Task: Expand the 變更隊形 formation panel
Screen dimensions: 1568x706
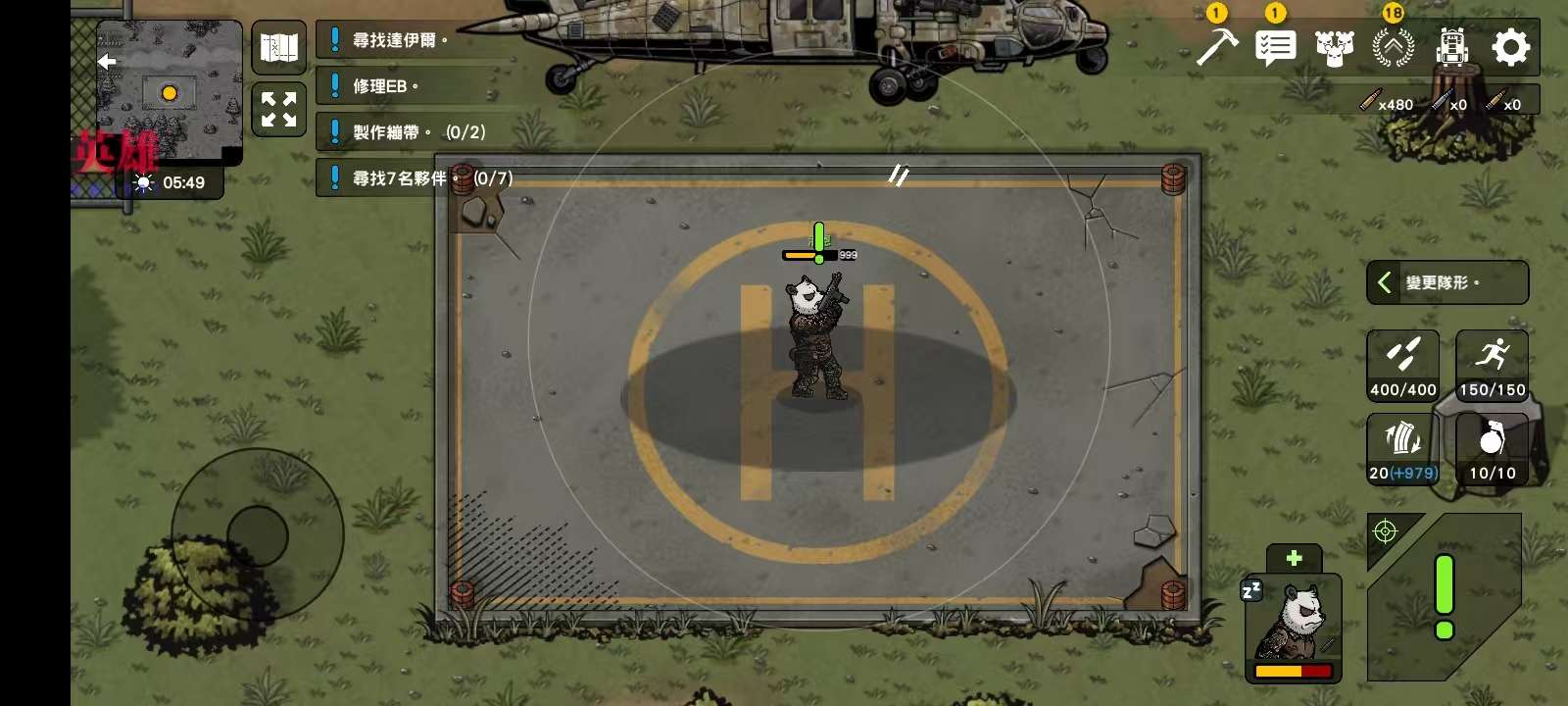Action: click(x=1446, y=282)
